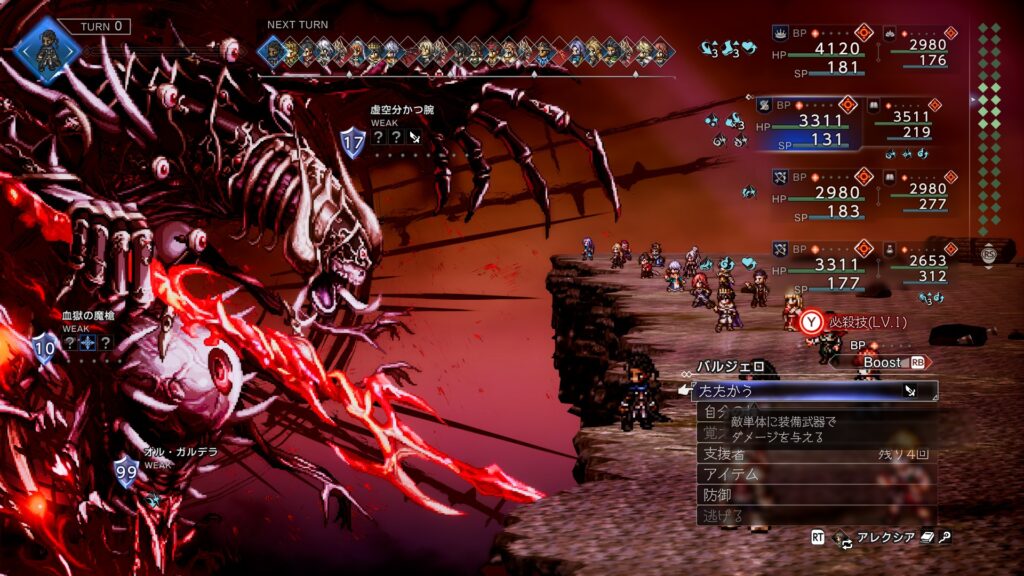Click the first portrait in NEXT TURN order

click(x=271, y=50)
